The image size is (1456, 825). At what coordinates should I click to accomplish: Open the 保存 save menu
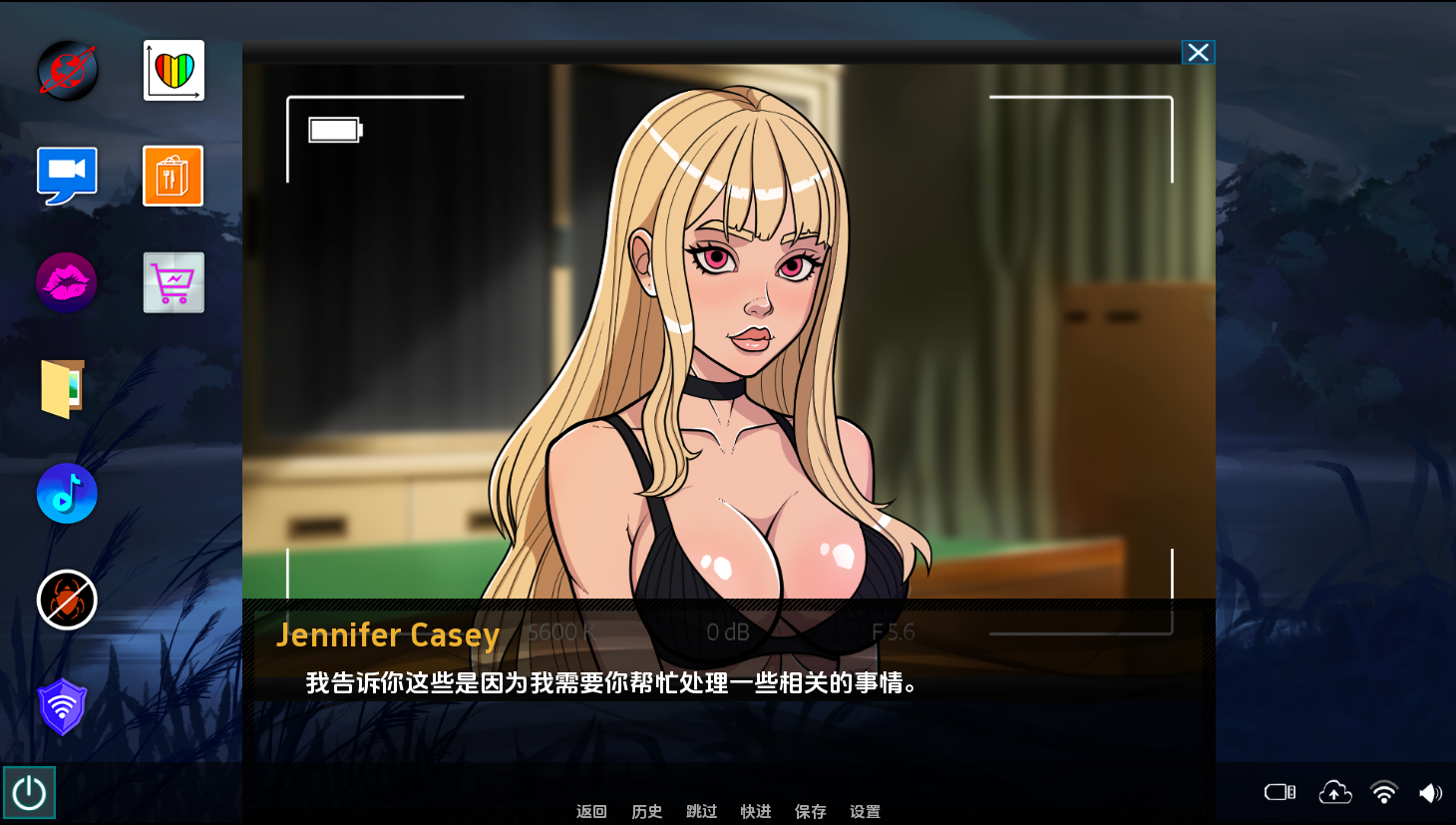click(x=811, y=811)
